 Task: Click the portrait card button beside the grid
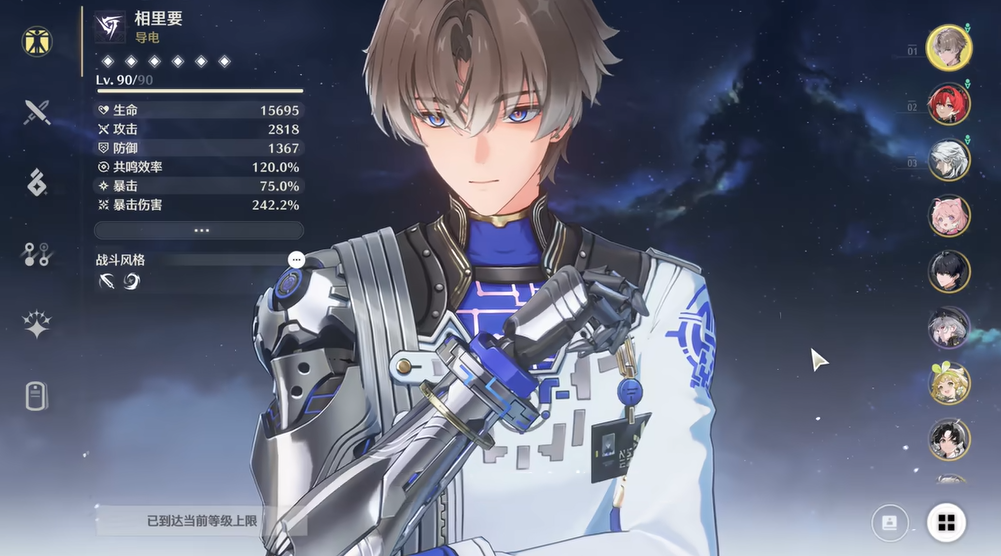(889, 521)
